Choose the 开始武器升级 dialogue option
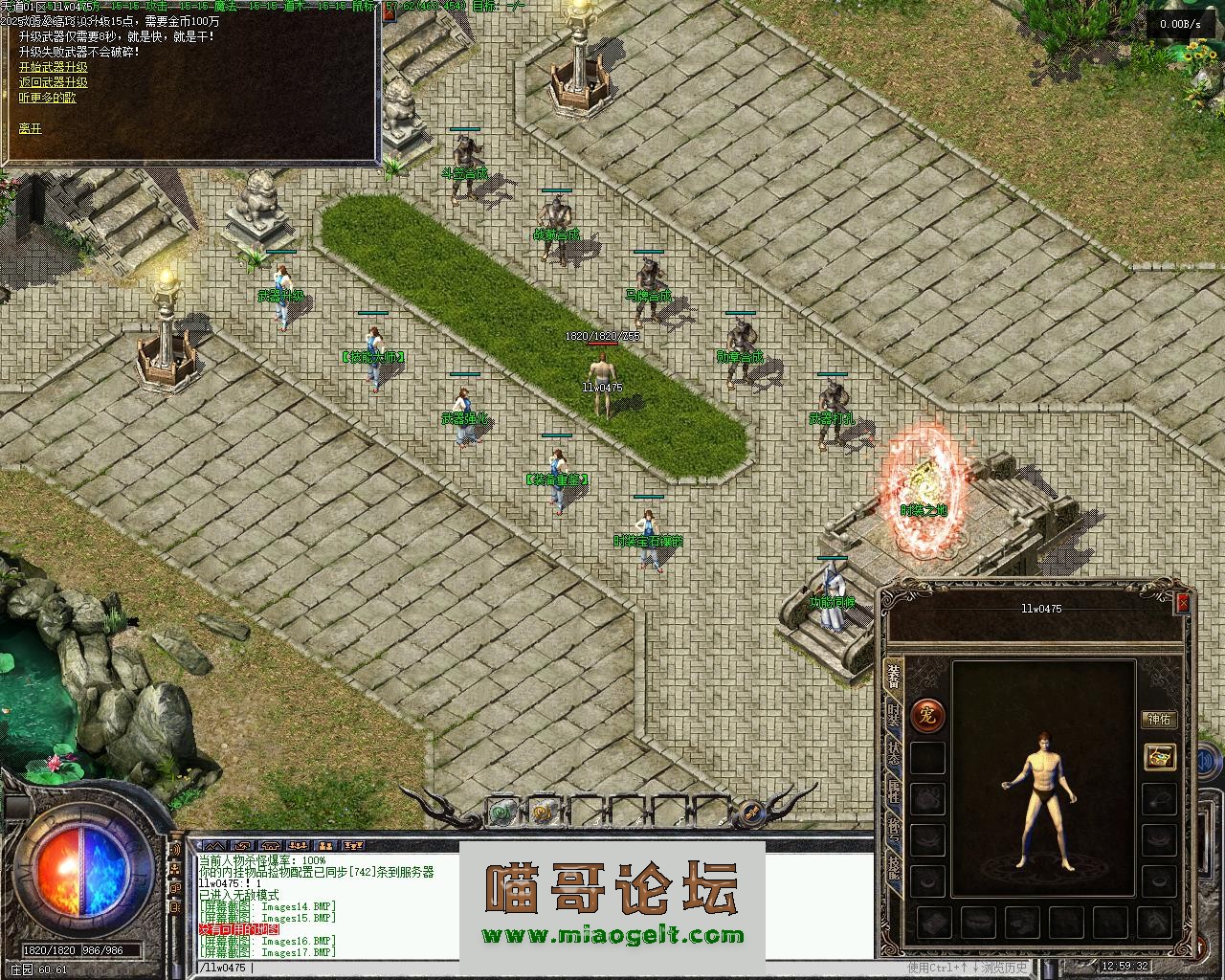The image size is (1225, 980). 53,67
